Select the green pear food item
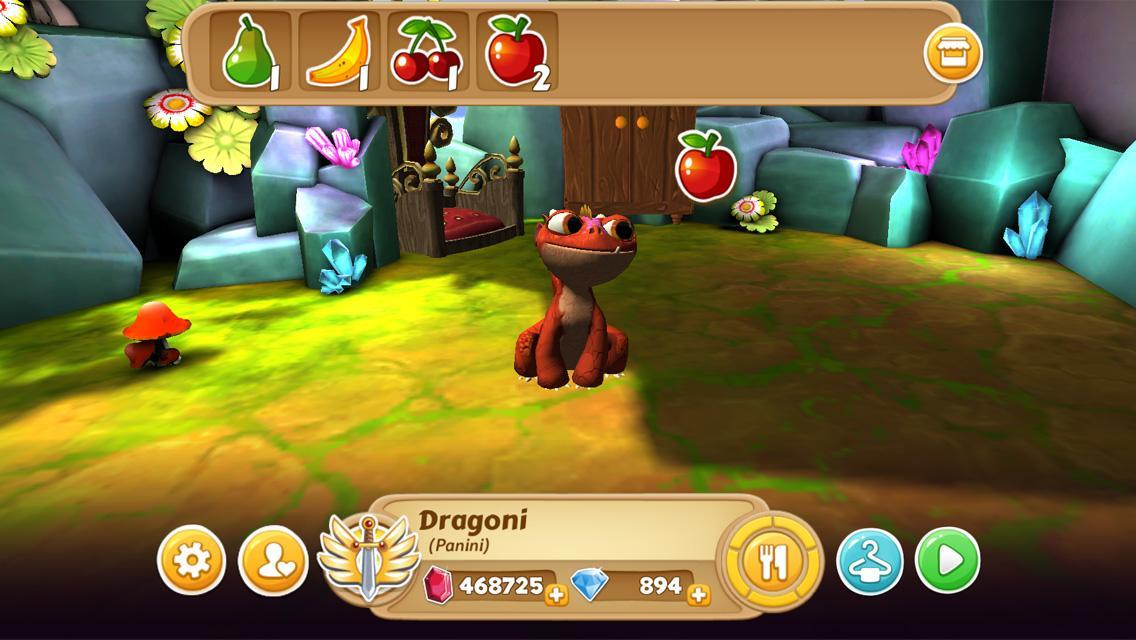 coord(250,52)
